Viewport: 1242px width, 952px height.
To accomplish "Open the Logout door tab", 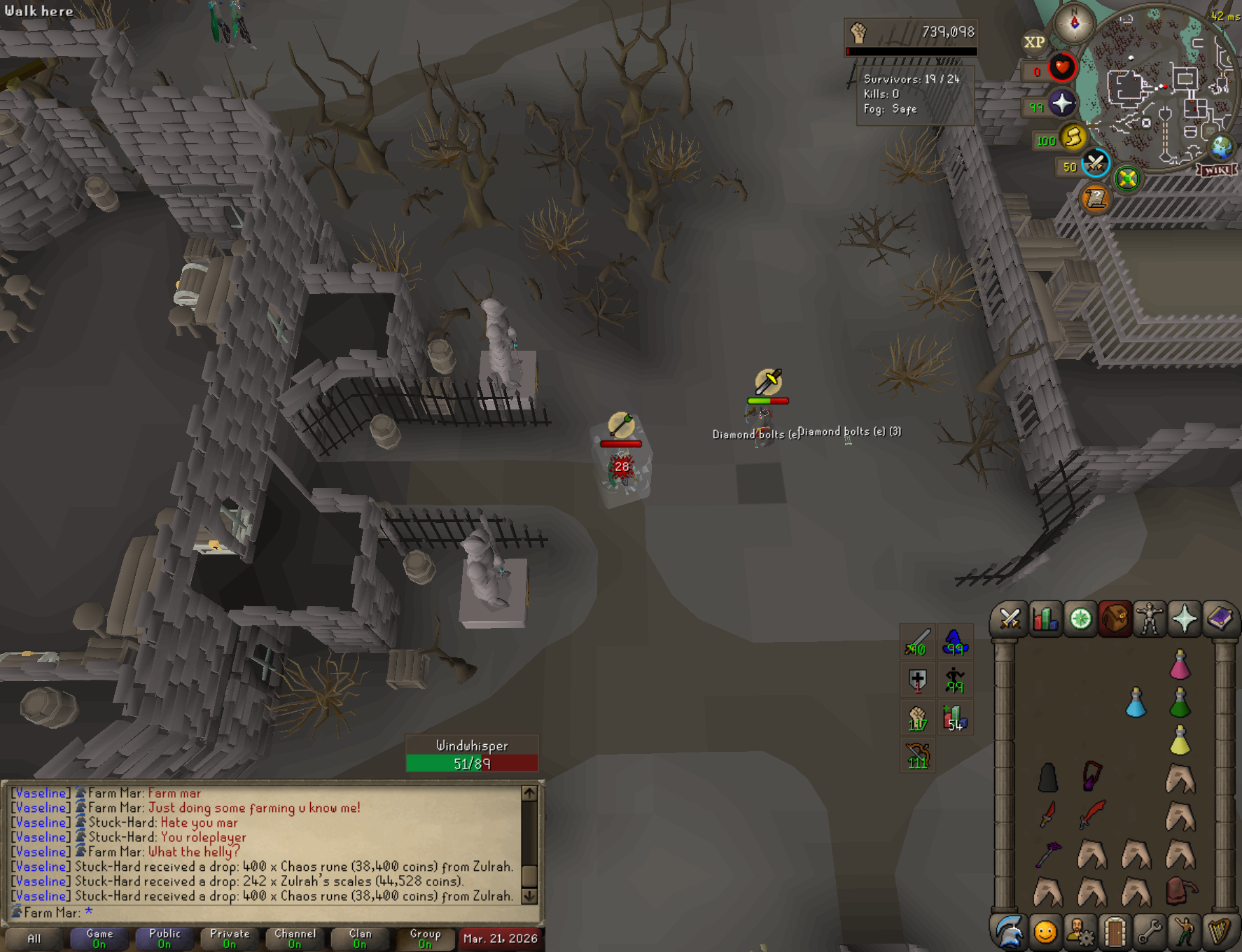I will 1115,932.
